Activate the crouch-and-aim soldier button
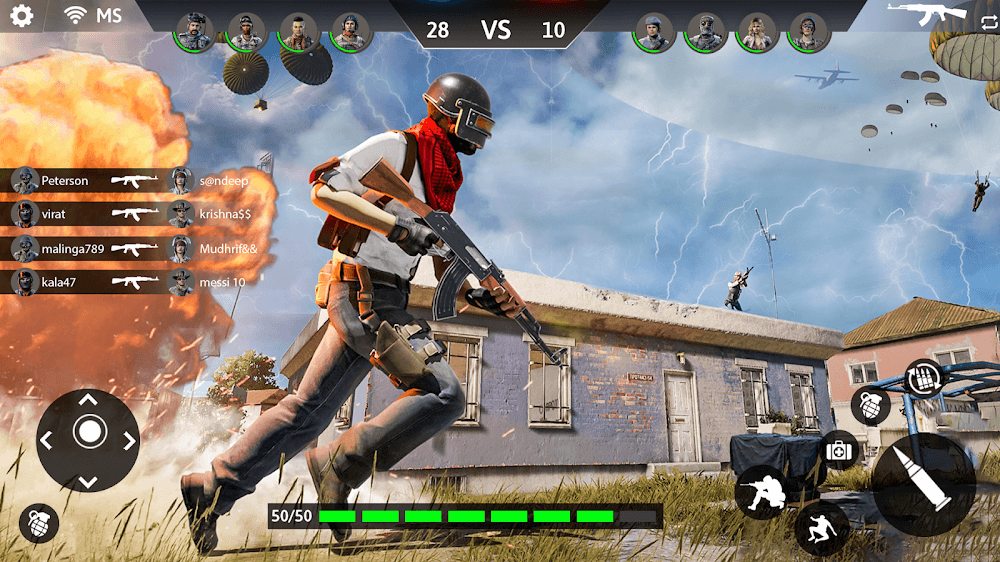Screen dimensions: 1000x562 point(763,491)
